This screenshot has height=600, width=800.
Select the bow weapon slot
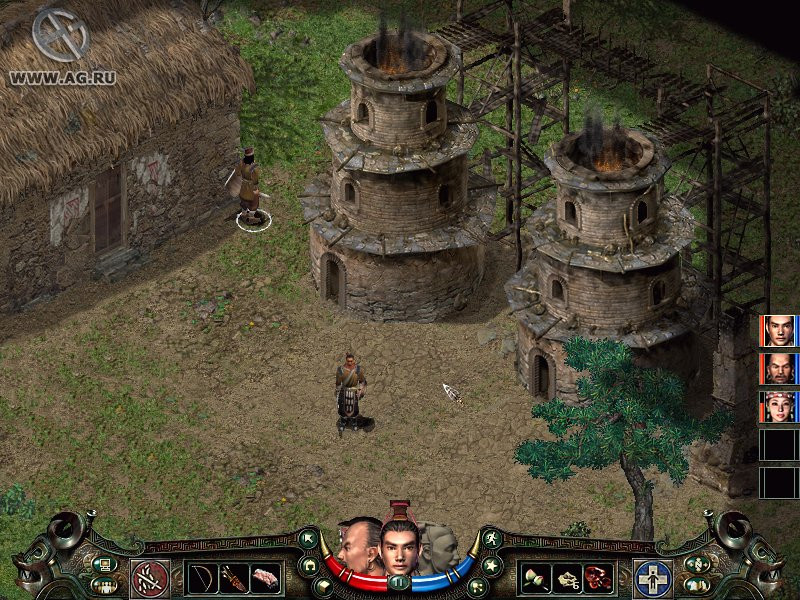pyautogui.click(x=203, y=578)
